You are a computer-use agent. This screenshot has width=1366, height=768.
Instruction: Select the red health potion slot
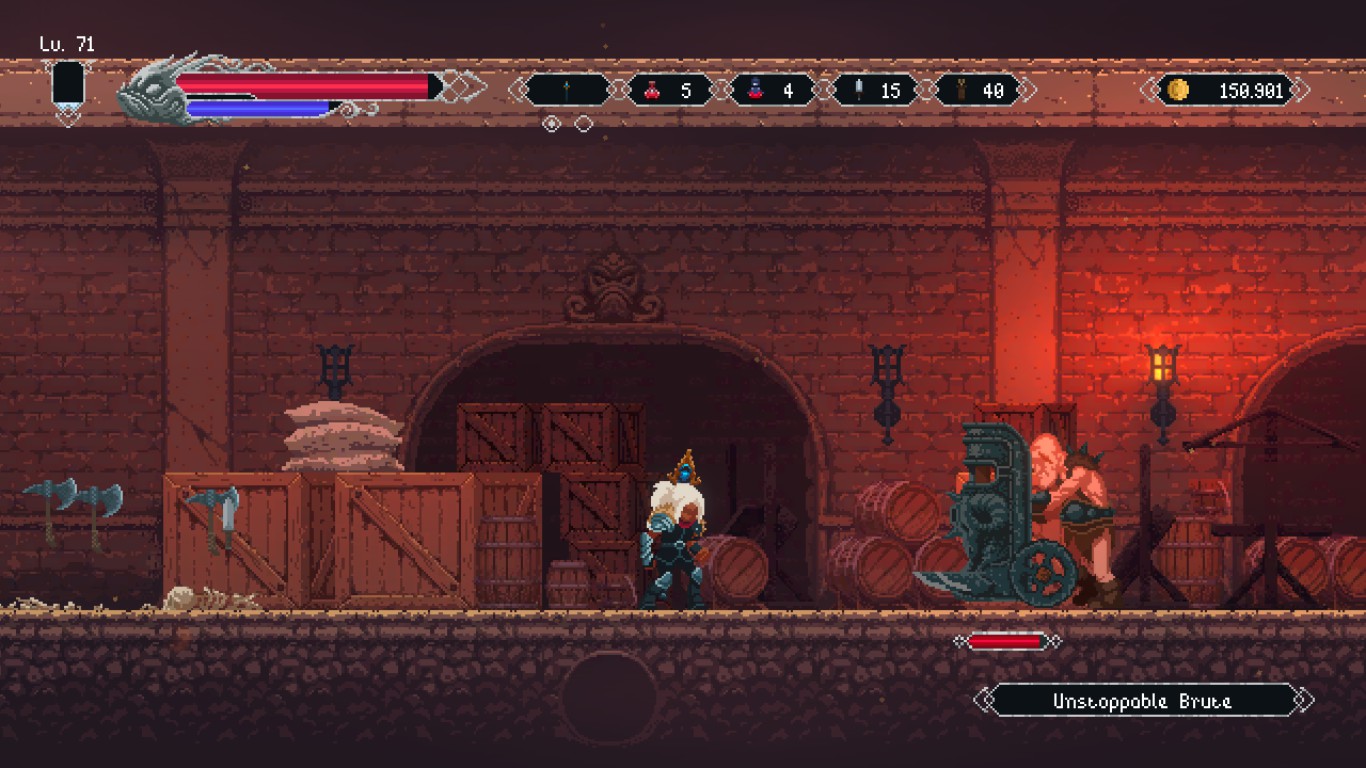click(x=670, y=91)
